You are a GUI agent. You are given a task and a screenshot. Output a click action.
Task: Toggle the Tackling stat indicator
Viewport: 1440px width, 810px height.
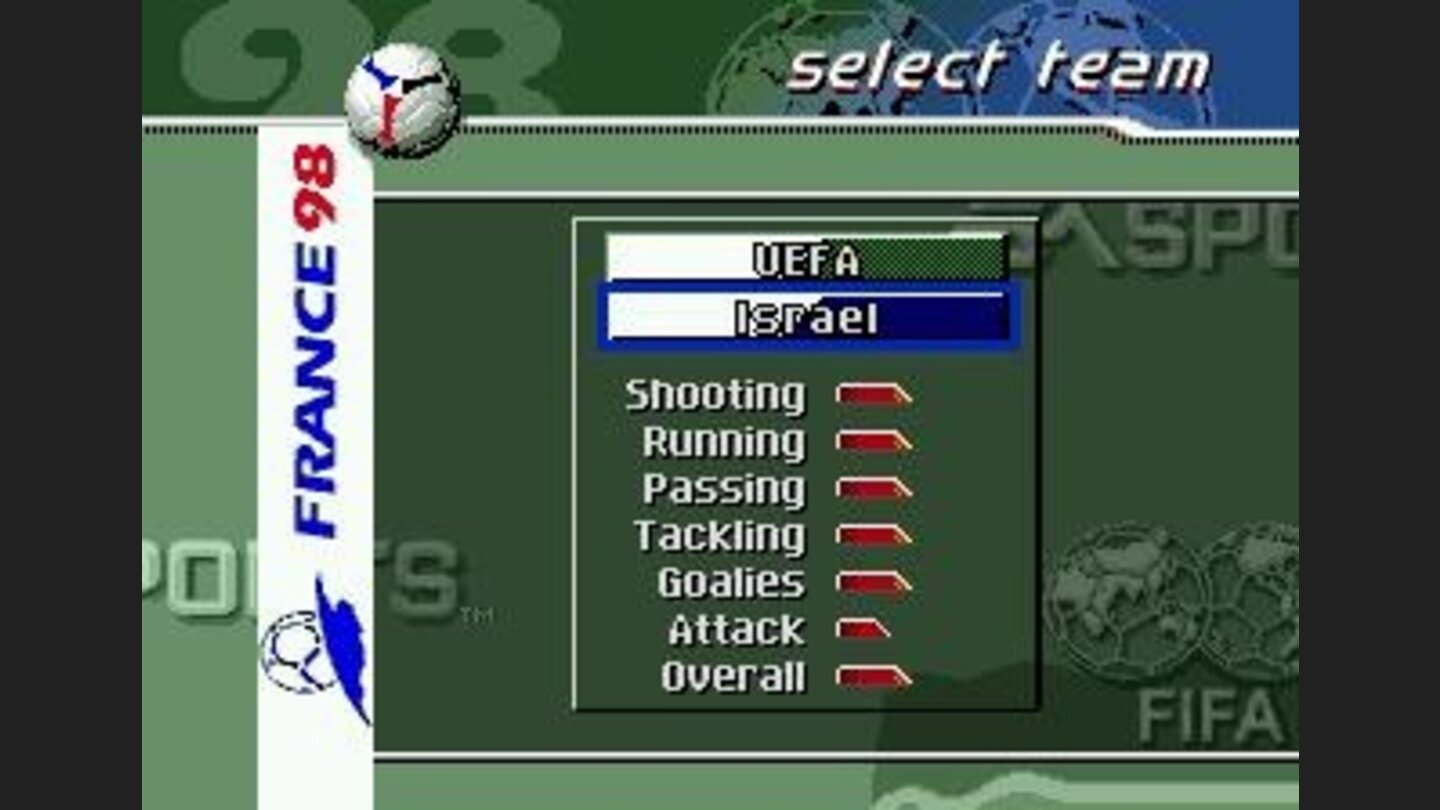pyautogui.click(x=872, y=535)
